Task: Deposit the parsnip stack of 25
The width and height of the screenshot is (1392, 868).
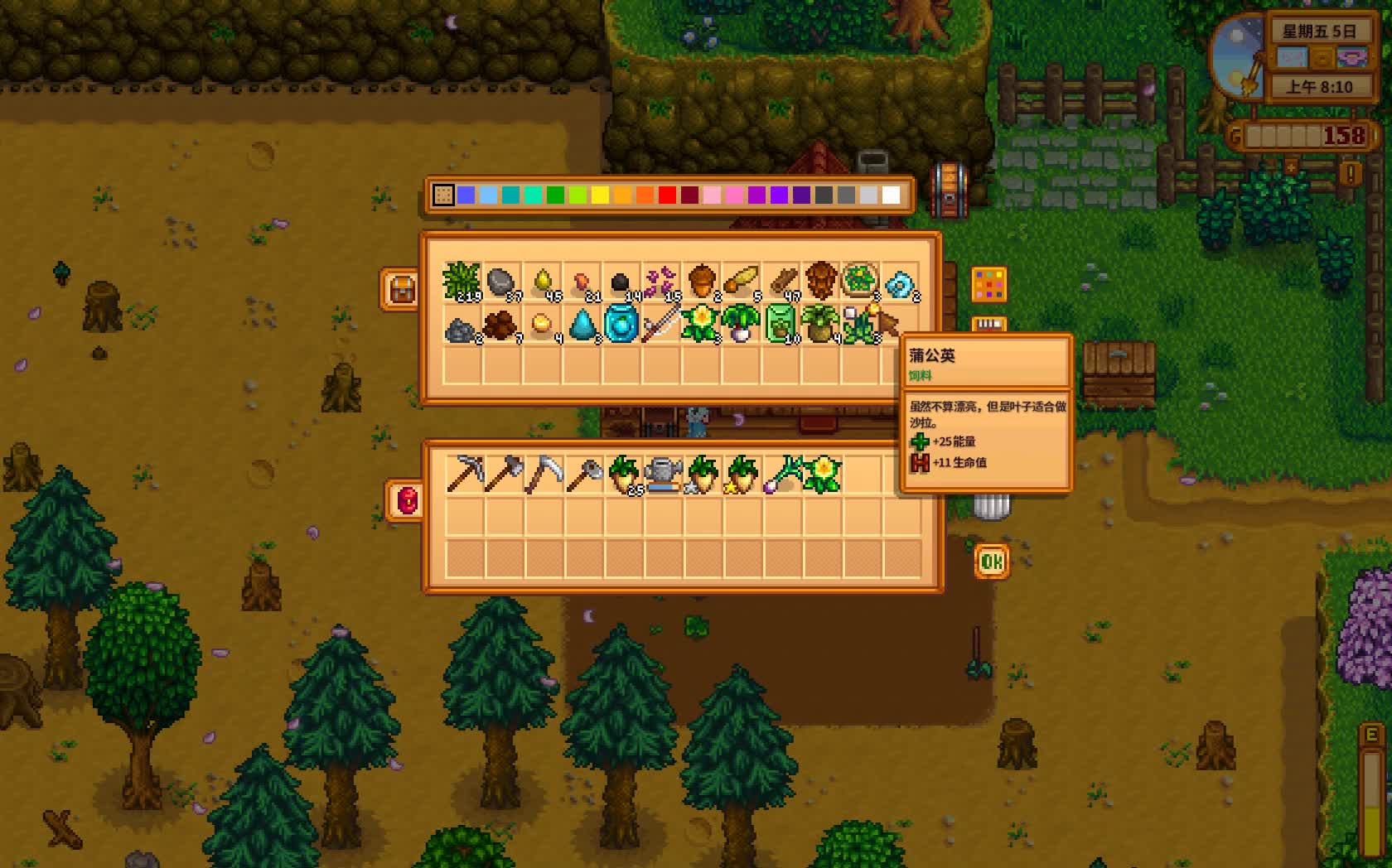Action: click(x=623, y=474)
